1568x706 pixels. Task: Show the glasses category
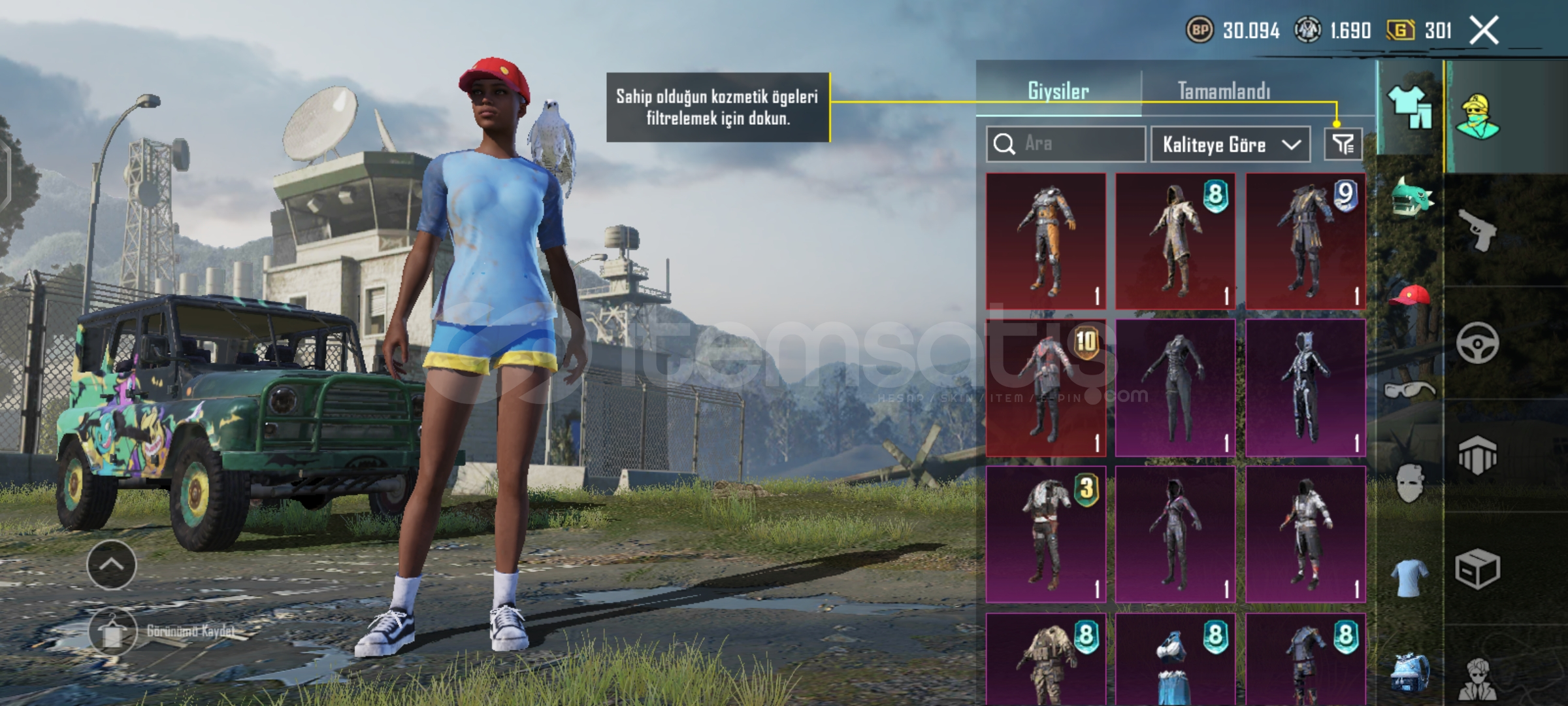(1410, 391)
